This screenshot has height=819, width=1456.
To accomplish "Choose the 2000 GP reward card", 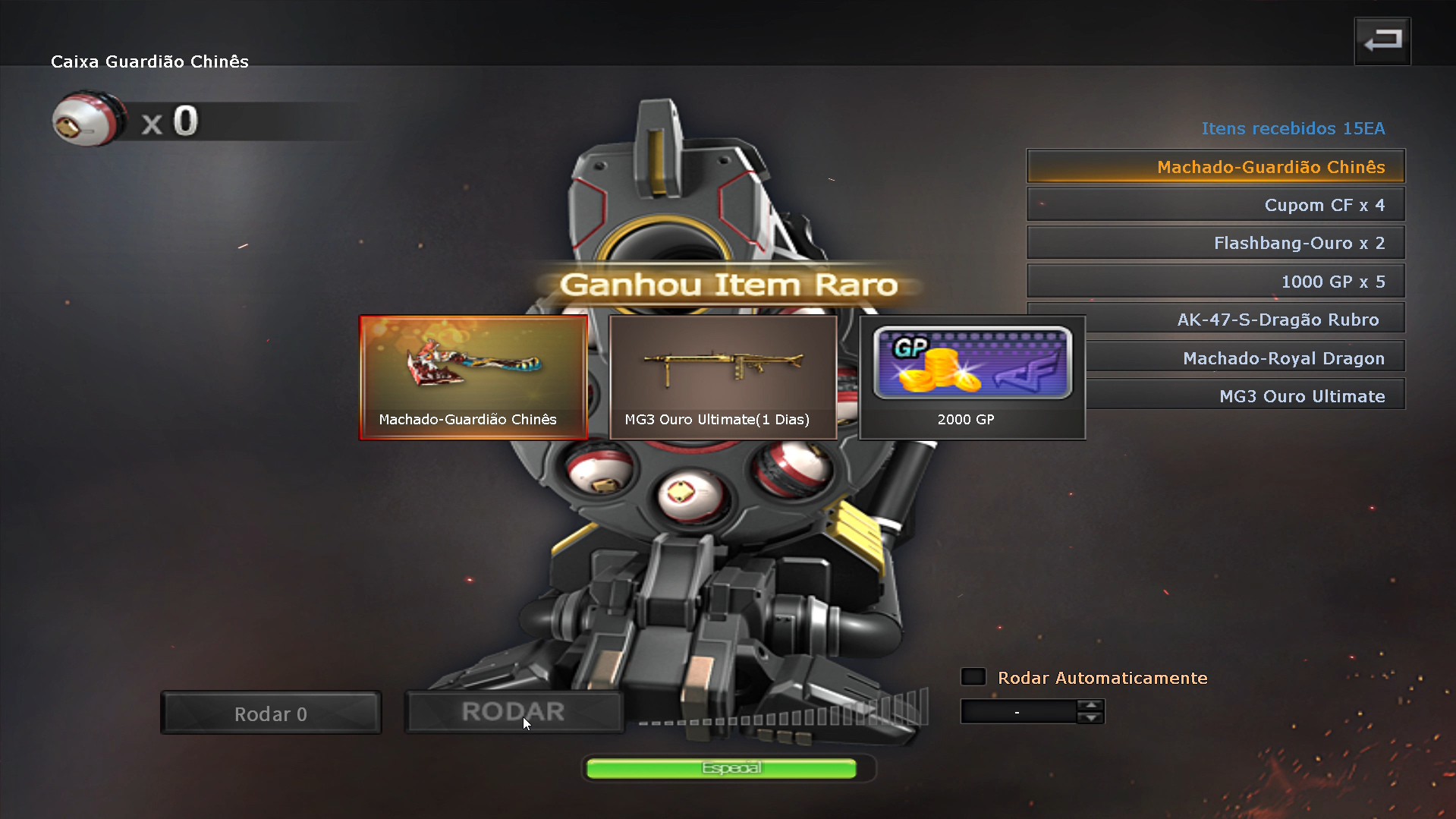I will [x=972, y=377].
